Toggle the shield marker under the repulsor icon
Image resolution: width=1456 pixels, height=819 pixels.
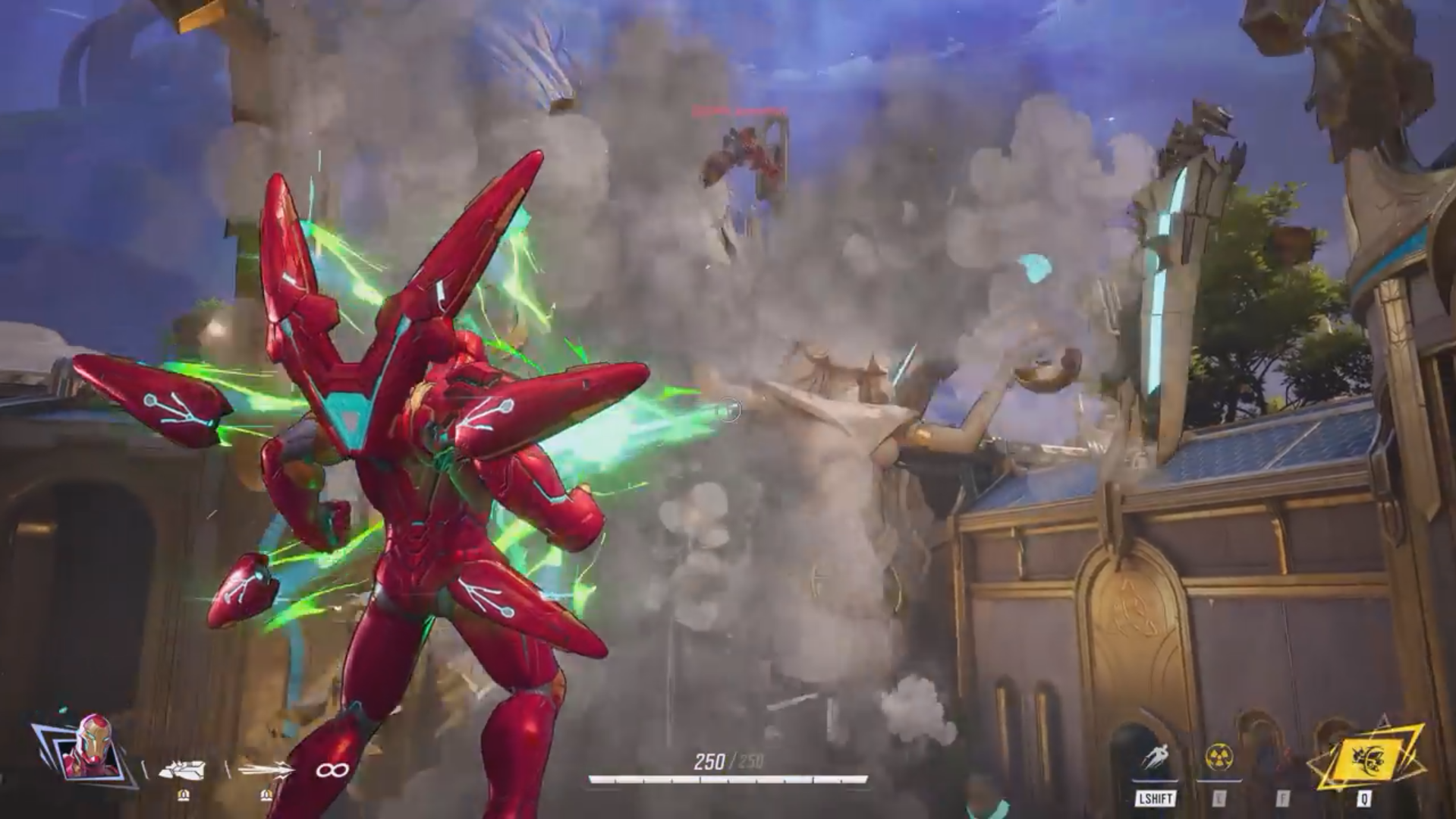click(x=183, y=794)
